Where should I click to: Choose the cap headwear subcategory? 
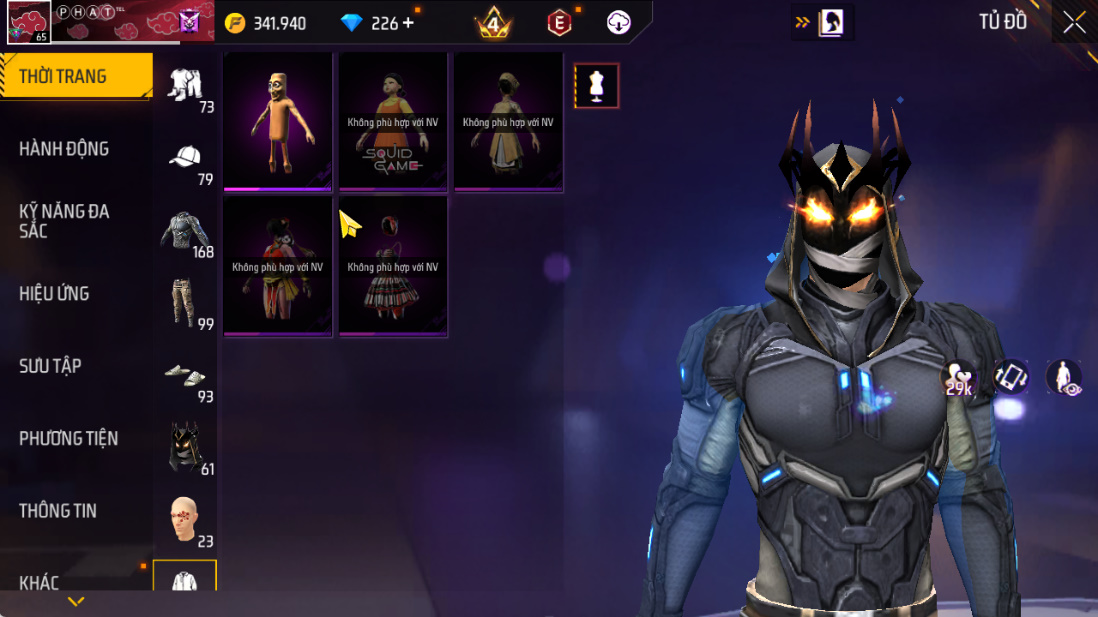point(186,157)
